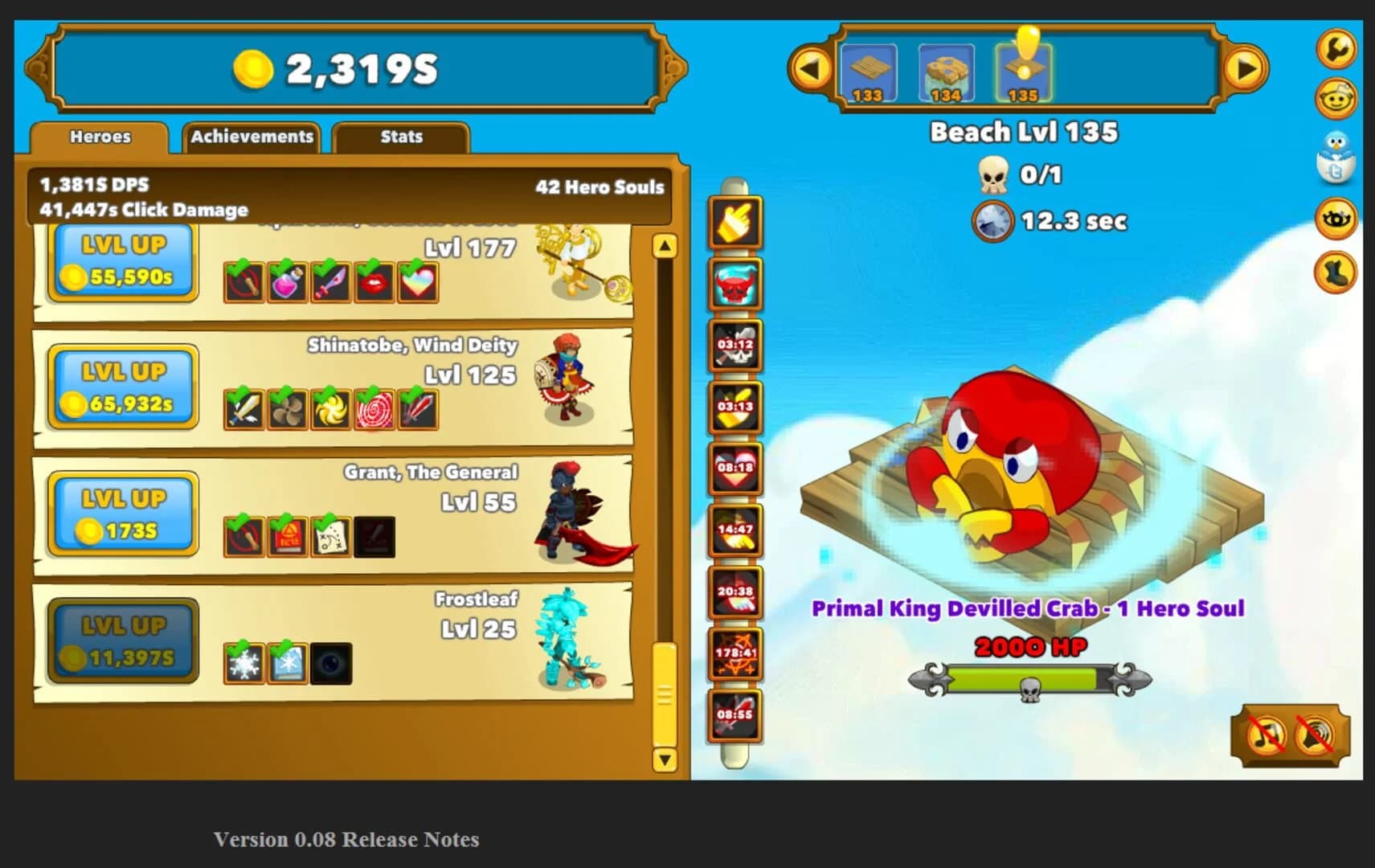Switch to the Achievements tab
The height and width of the screenshot is (868, 1375).
click(252, 137)
